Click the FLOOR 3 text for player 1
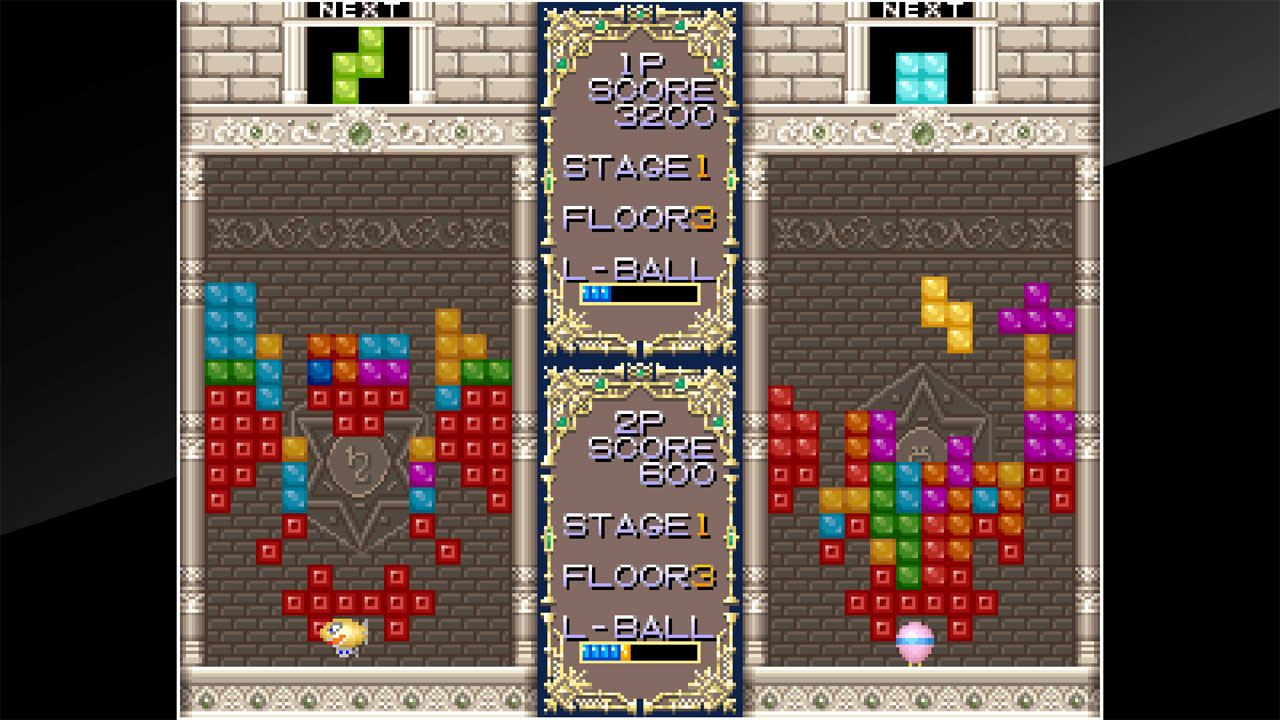The width and height of the screenshot is (1280, 720). pyautogui.click(x=638, y=216)
